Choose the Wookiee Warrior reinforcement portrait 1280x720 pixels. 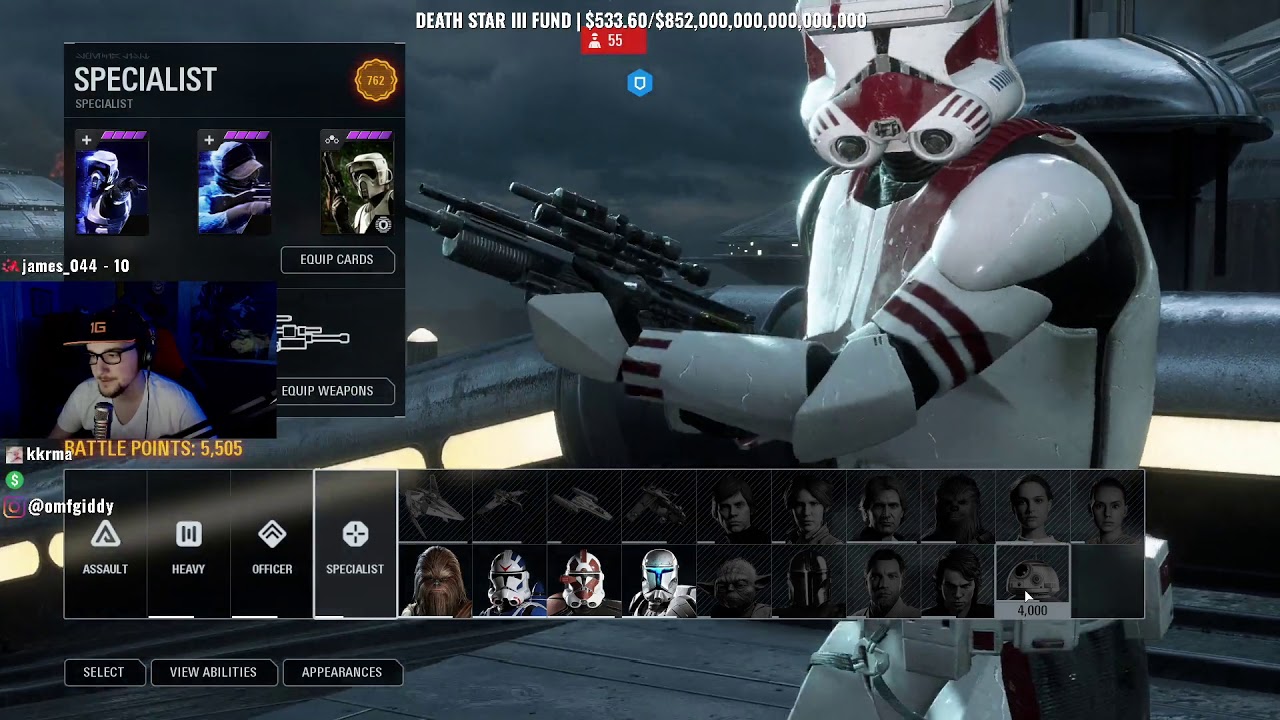435,581
